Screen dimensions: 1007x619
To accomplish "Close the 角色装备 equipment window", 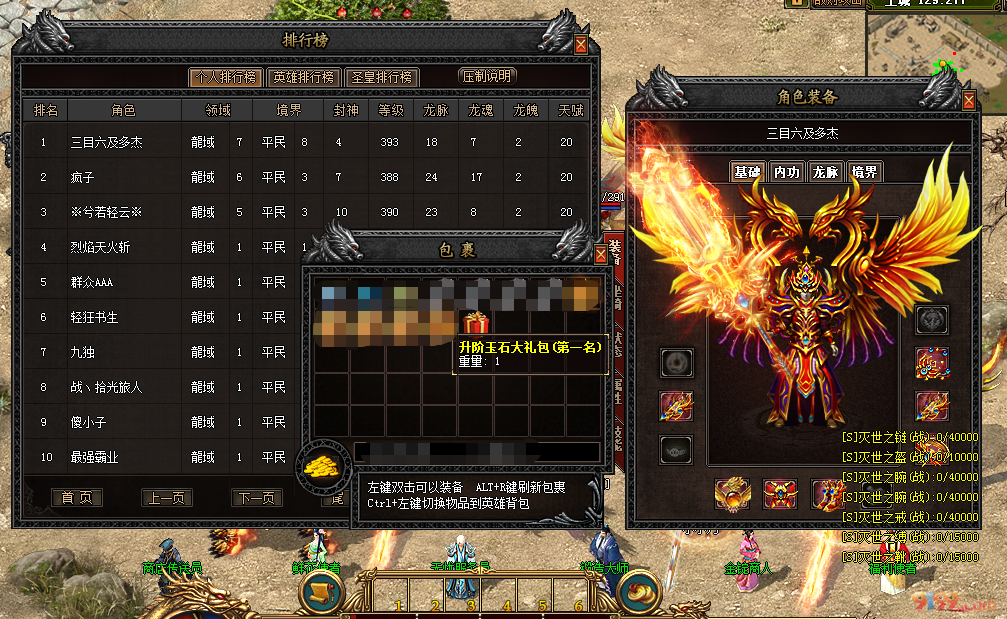I will (x=968, y=100).
